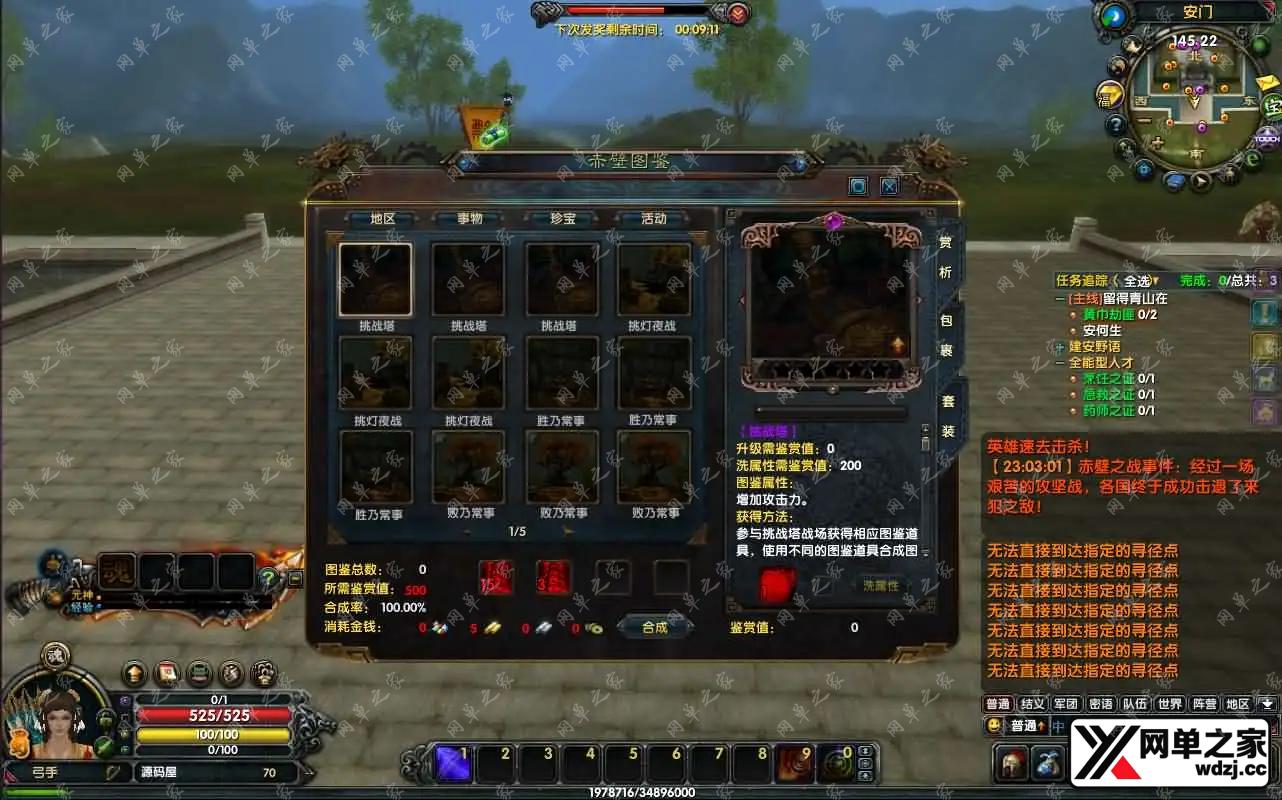The image size is (1282, 800).
Task: Select the first 挑灯夜战 card in the top row
Action: [654, 281]
